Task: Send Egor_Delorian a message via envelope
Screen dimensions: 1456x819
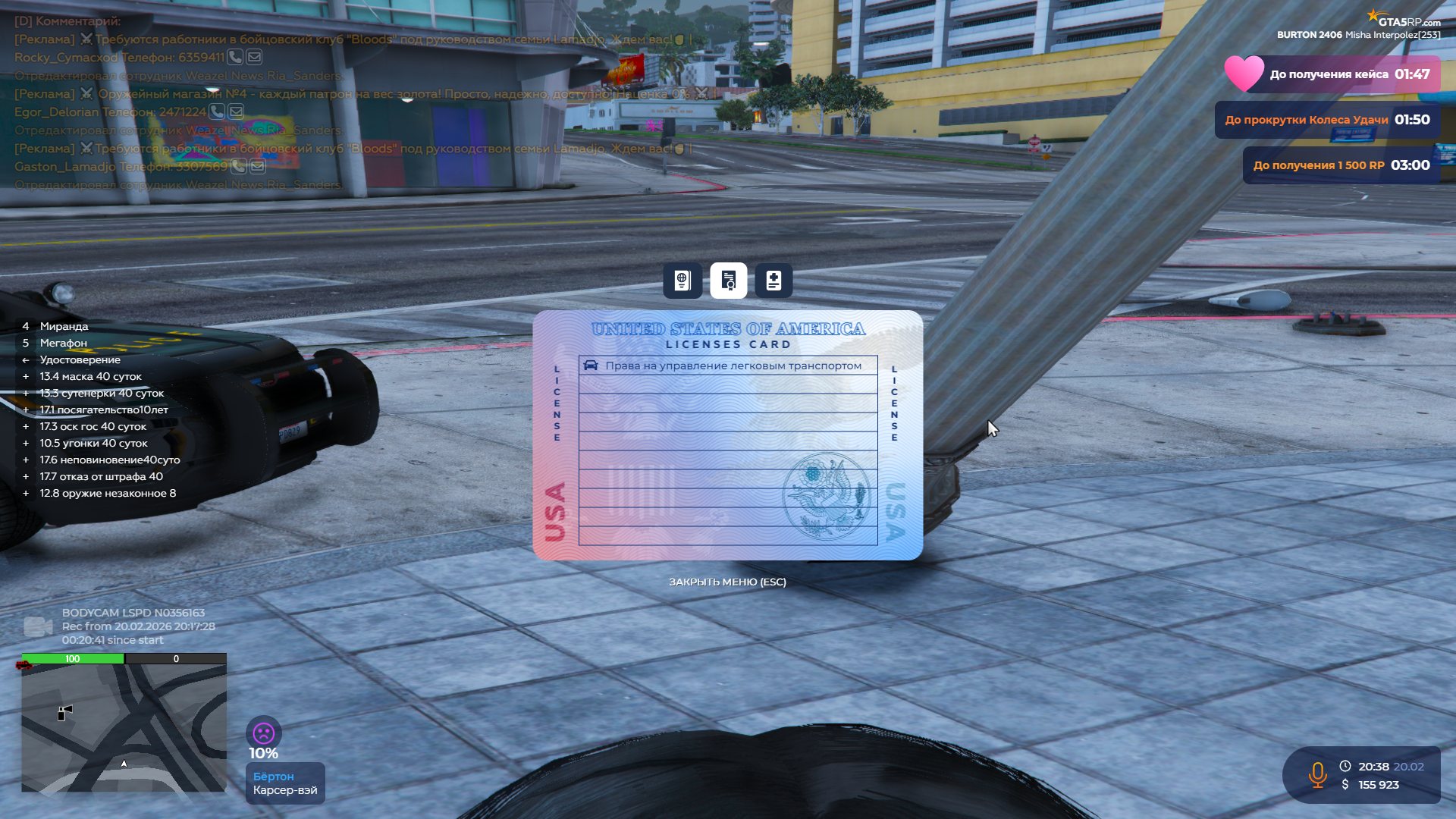Action: [236, 111]
